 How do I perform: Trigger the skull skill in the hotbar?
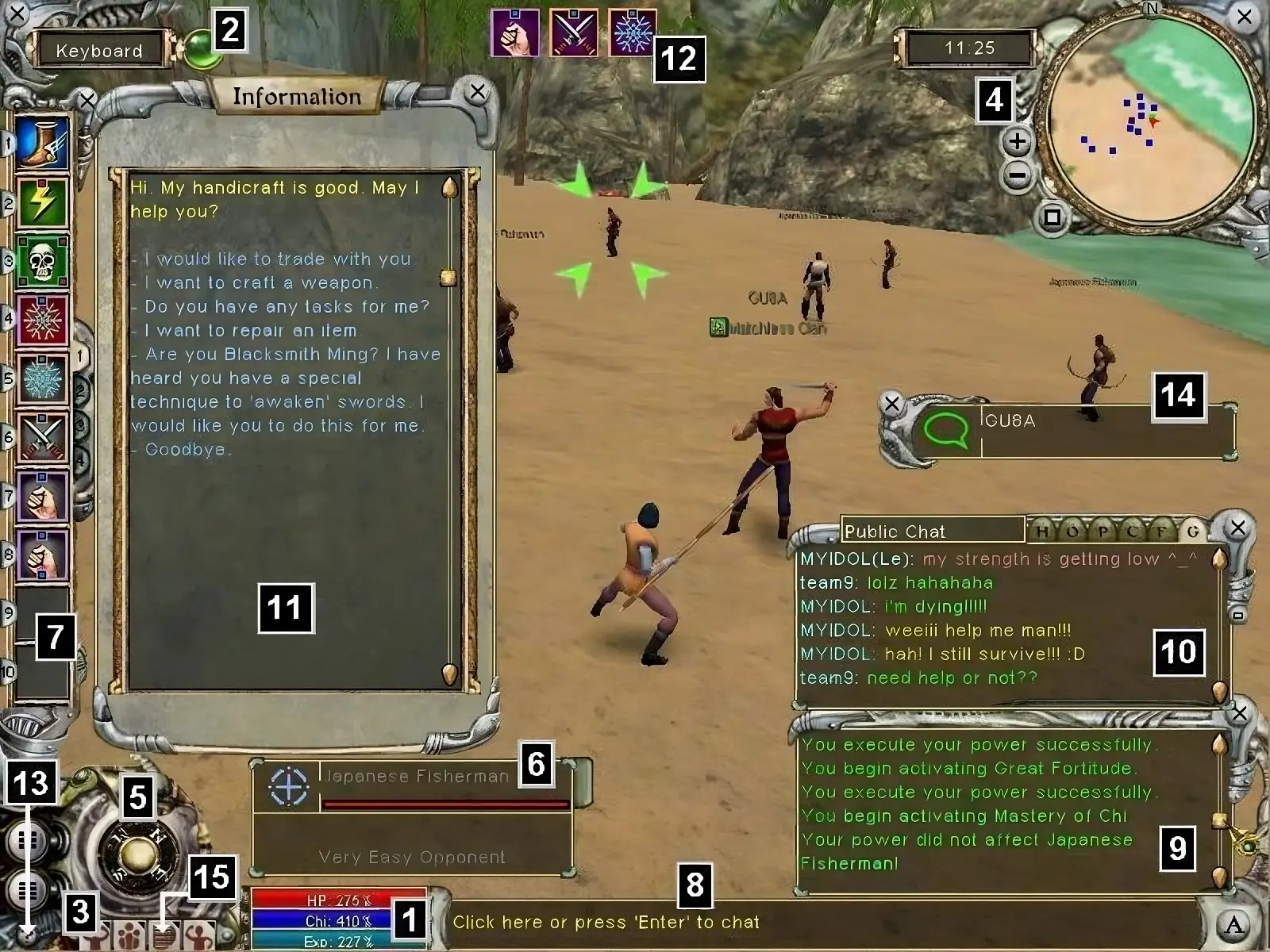pos(43,261)
